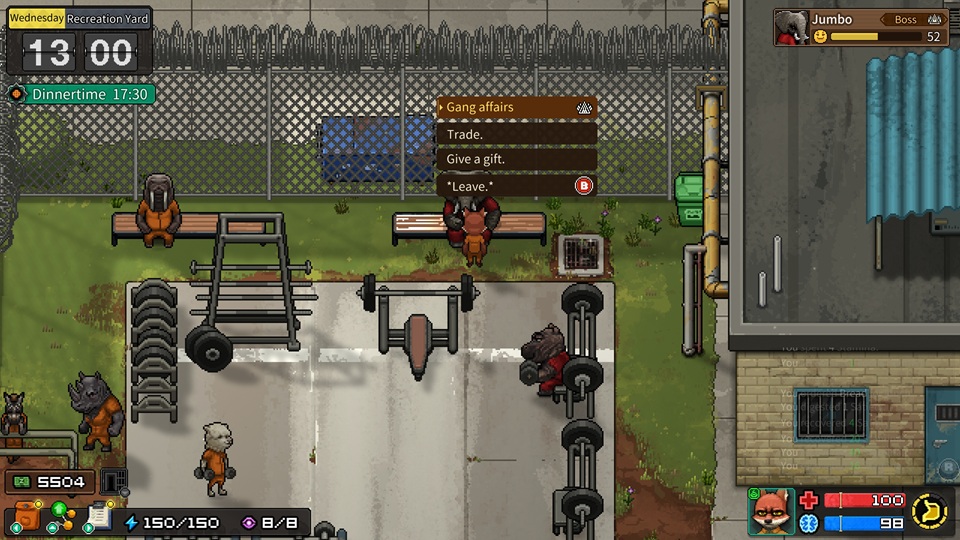Open the clipboard task journal
The width and height of the screenshot is (960, 540).
tap(98, 517)
